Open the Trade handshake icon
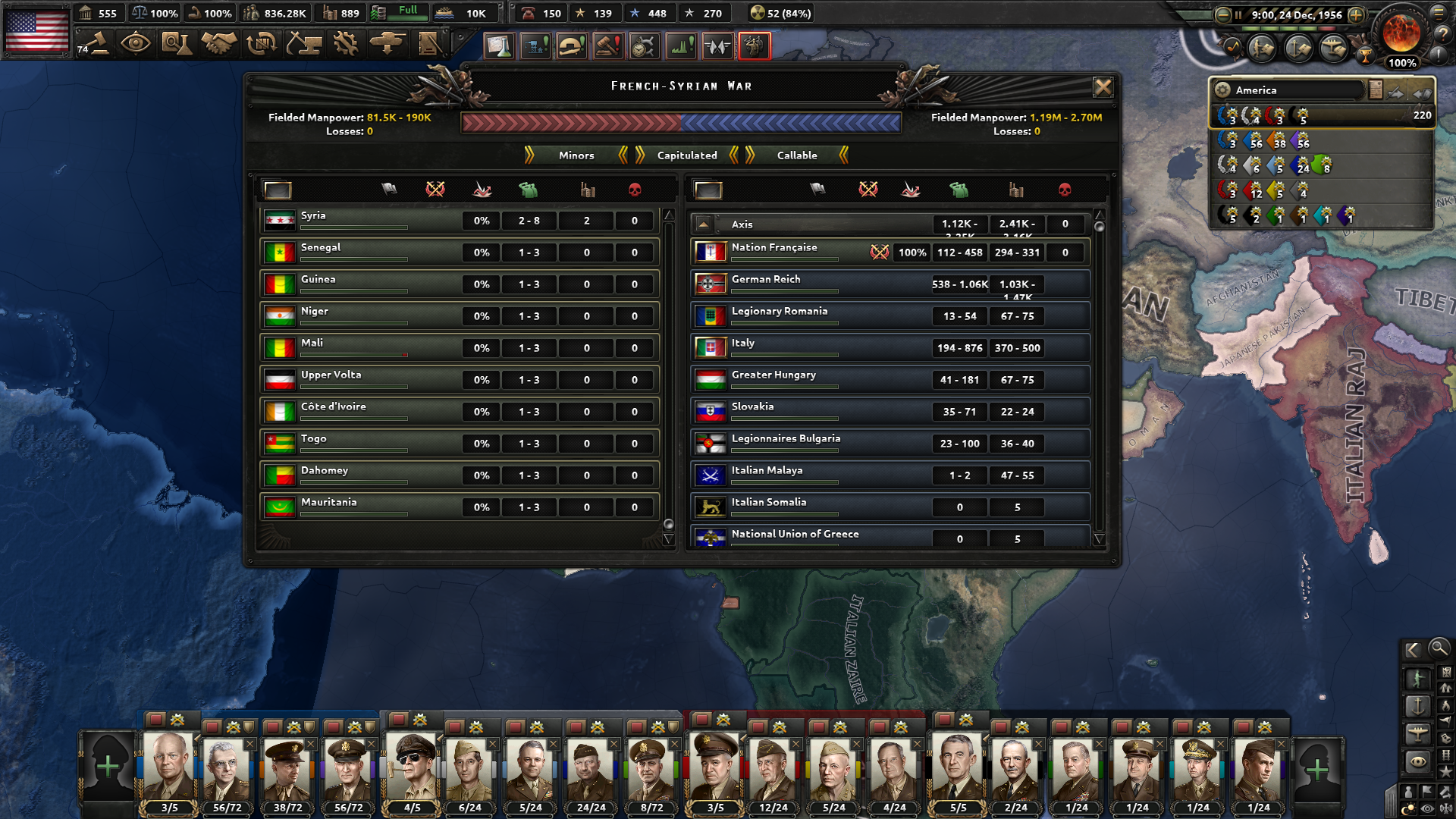Image resolution: width=1456 pixels, height=819 pixels. pyautogui.click(x=218, y=42)
